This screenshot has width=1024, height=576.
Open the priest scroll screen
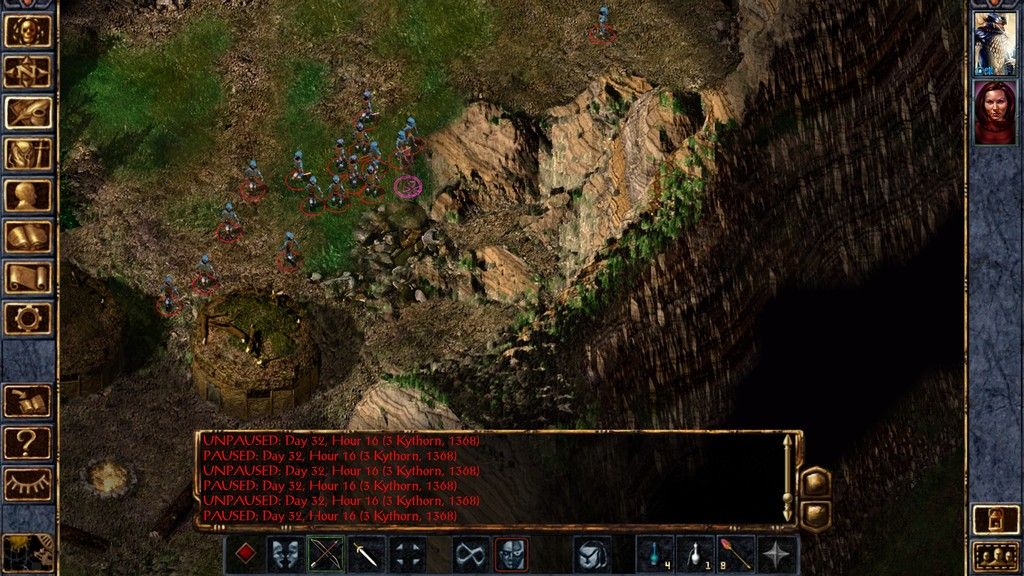(x=28, y=277)
